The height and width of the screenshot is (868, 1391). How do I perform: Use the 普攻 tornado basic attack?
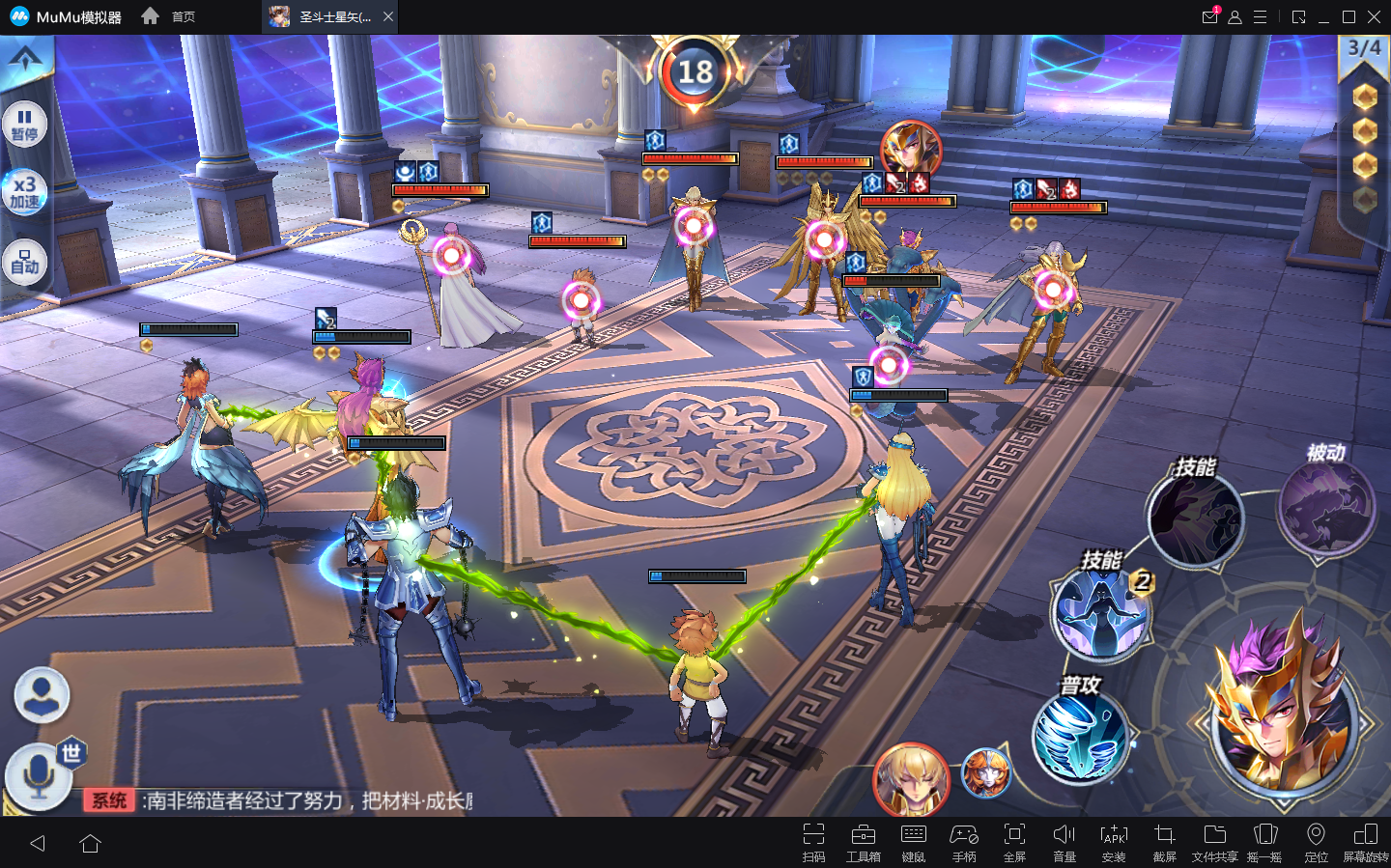tap(1080, 737)
